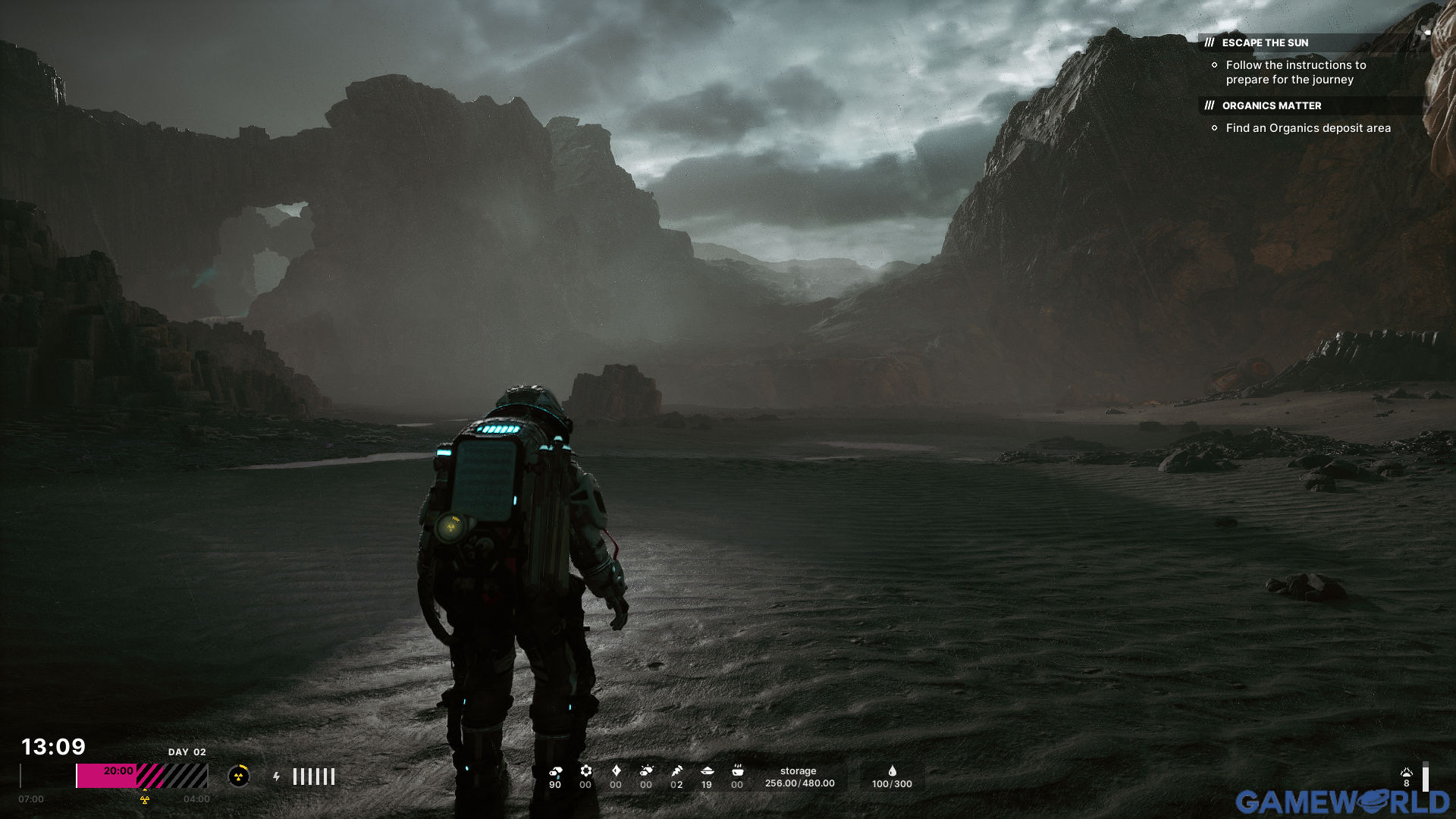
Task: Select the gear-shaped resource icon
Action: (x=585, y=771)
